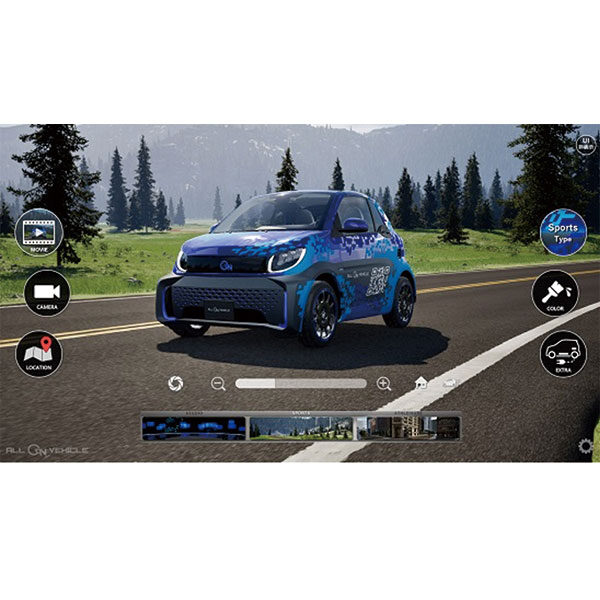
Task: Open the EXTRA accessories menu
Action: pyautogui.click(x=563, y=354)
